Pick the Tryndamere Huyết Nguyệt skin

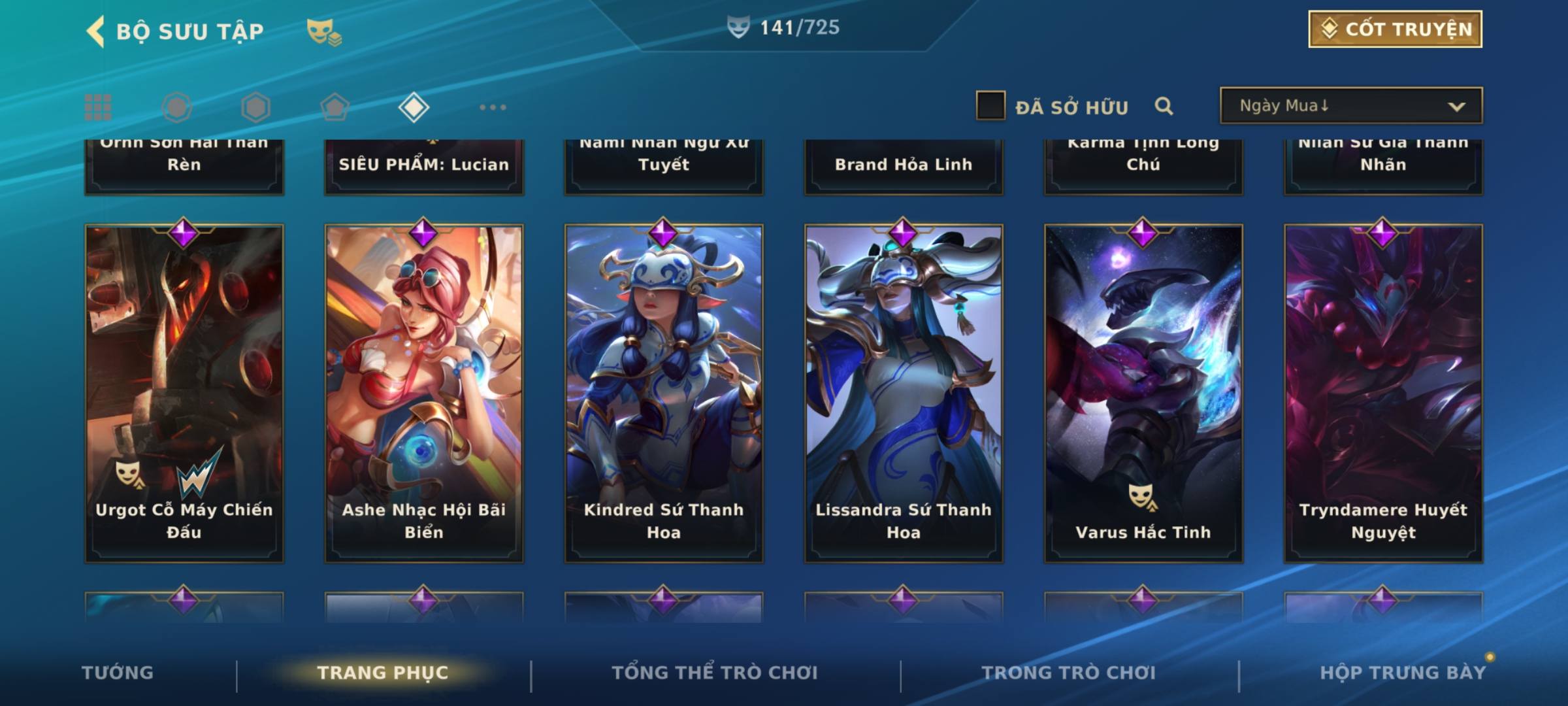[1383, 392]
